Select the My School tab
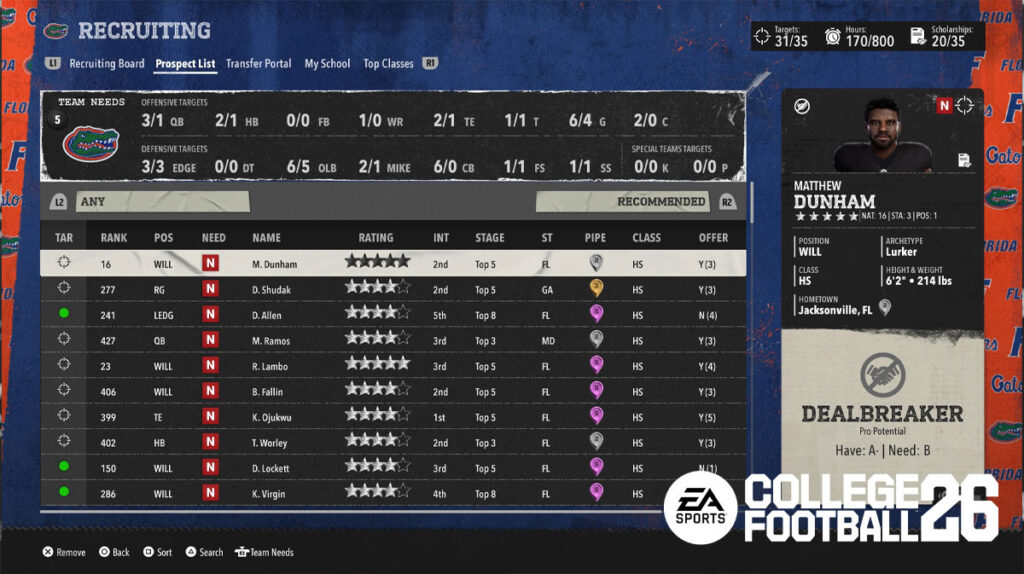 (x=327, y=64)
